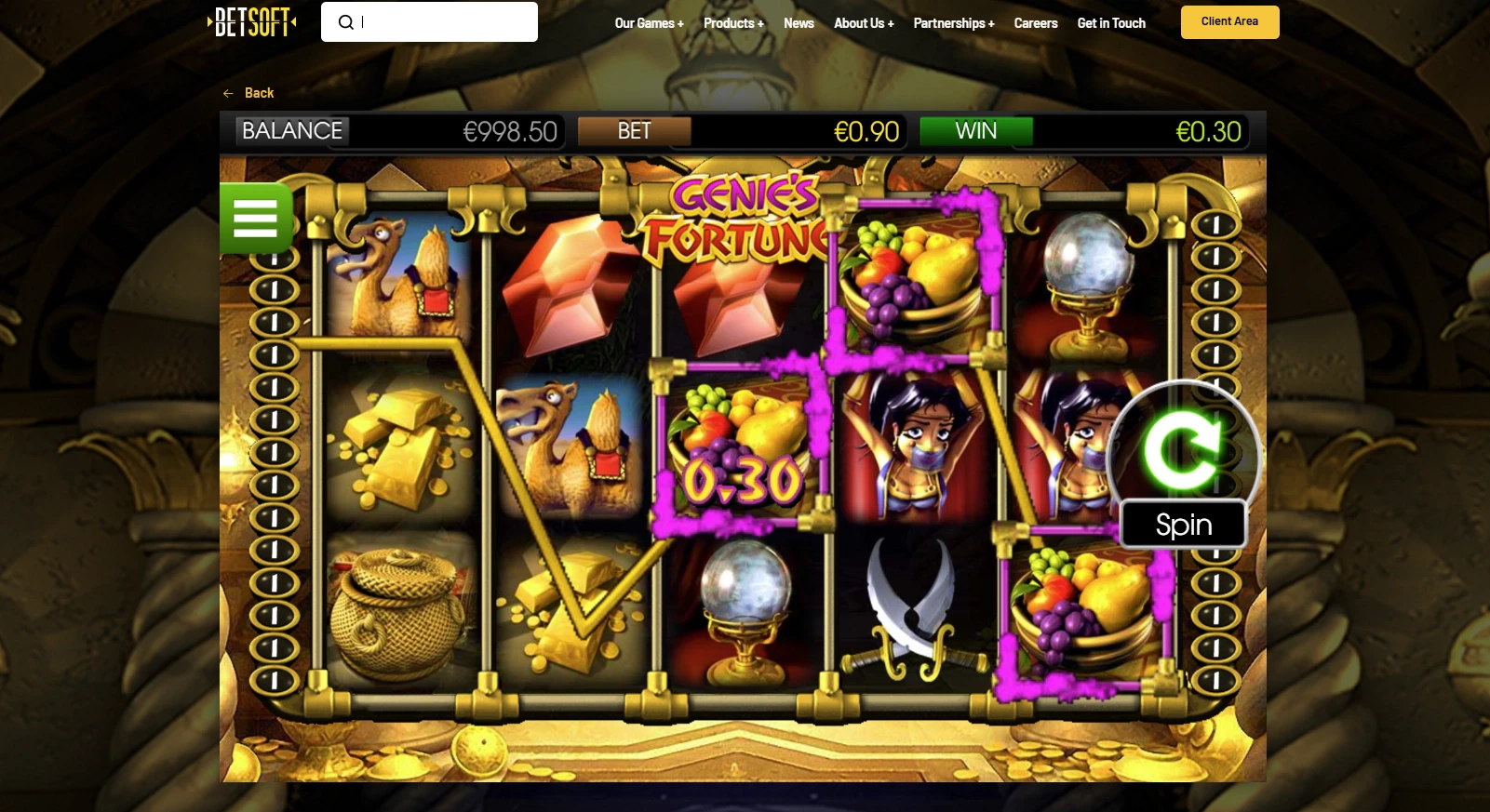The image size is (1490, 812).
Task: Open the Get in Touch page
Action: [1110, 23]
